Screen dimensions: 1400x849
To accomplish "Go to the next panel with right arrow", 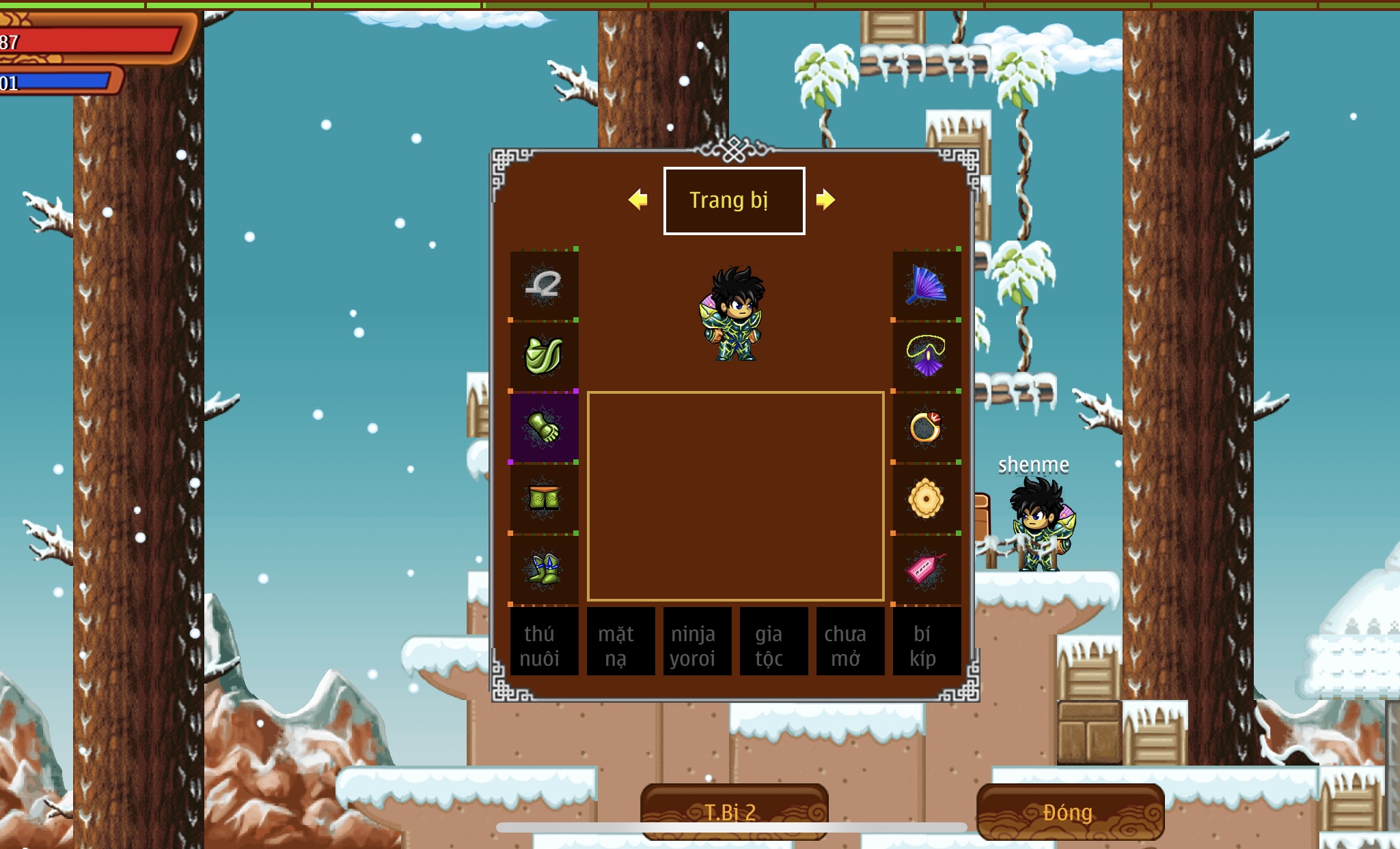I will (x=825, y=200).
